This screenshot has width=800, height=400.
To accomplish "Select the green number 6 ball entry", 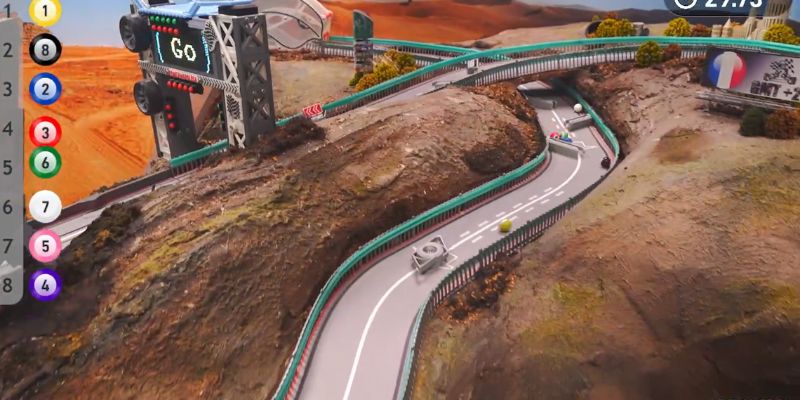I will tap(45, 162).
